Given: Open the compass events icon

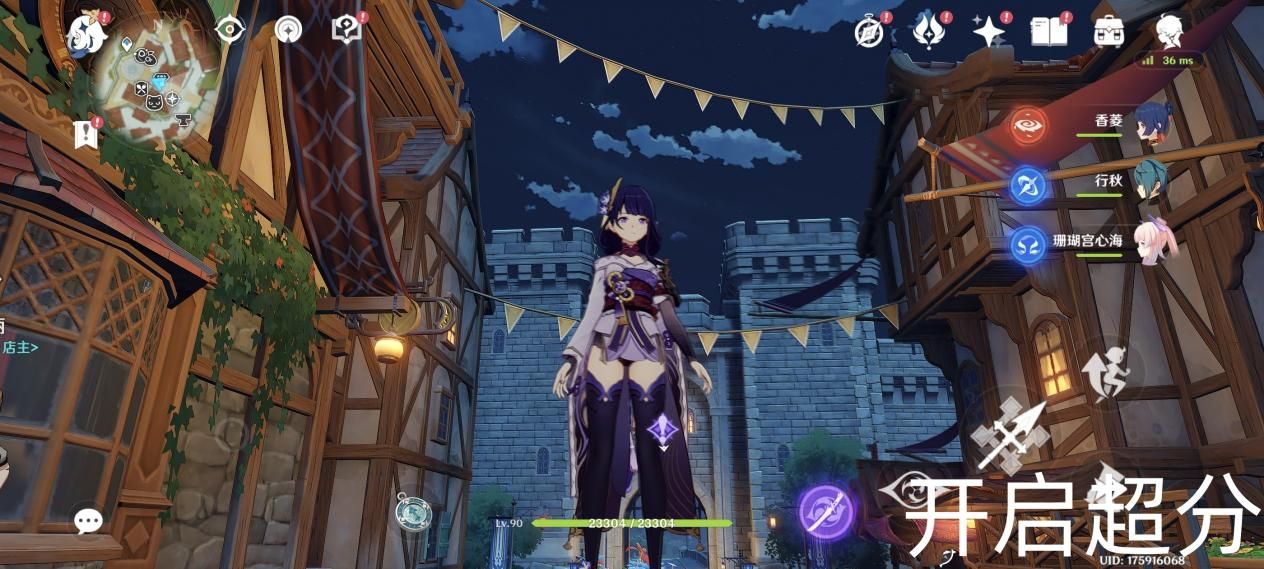Looking at the screenshot, I should click(870, 32).
